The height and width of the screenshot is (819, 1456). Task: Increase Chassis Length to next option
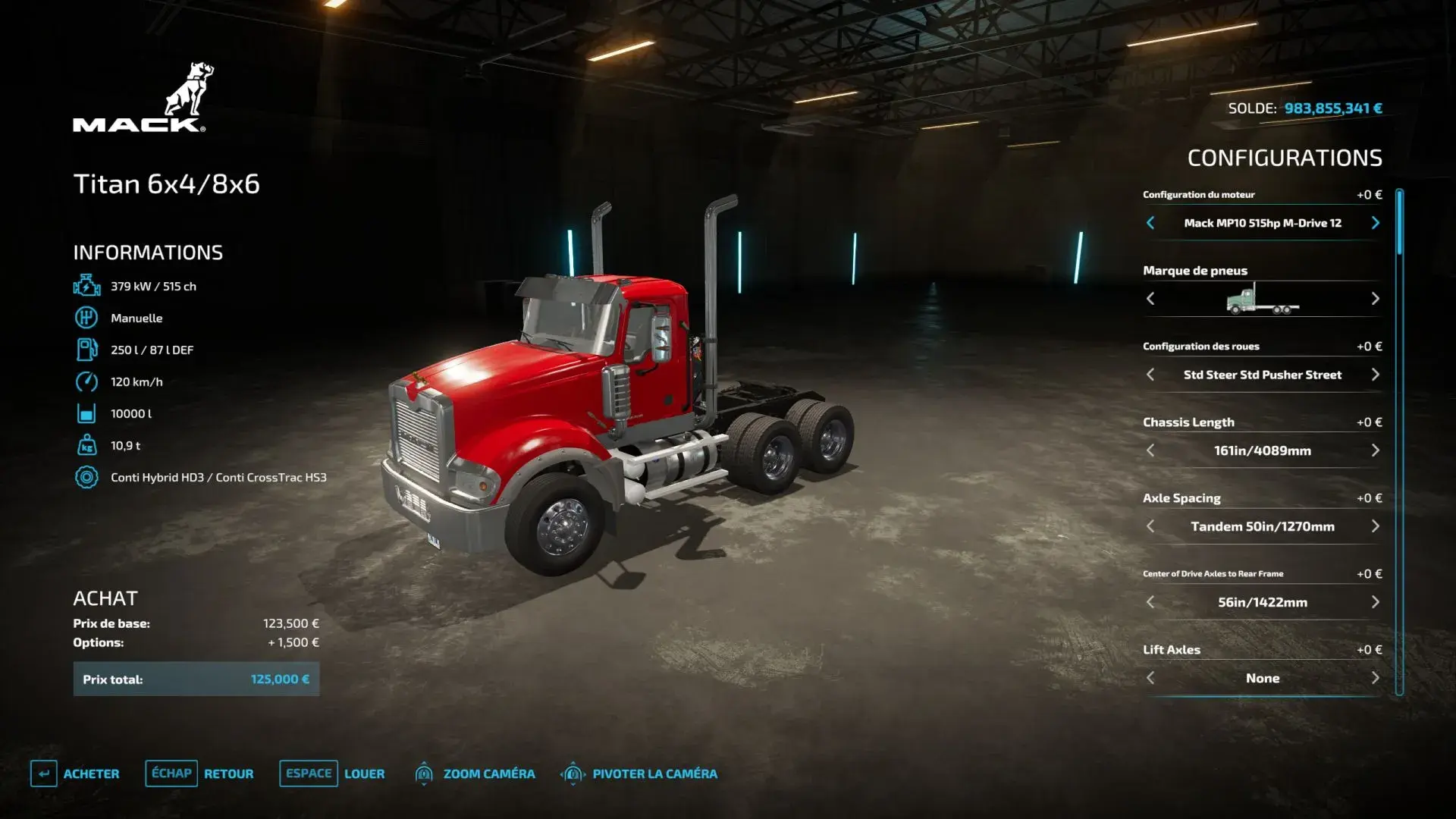[1375, 450]
